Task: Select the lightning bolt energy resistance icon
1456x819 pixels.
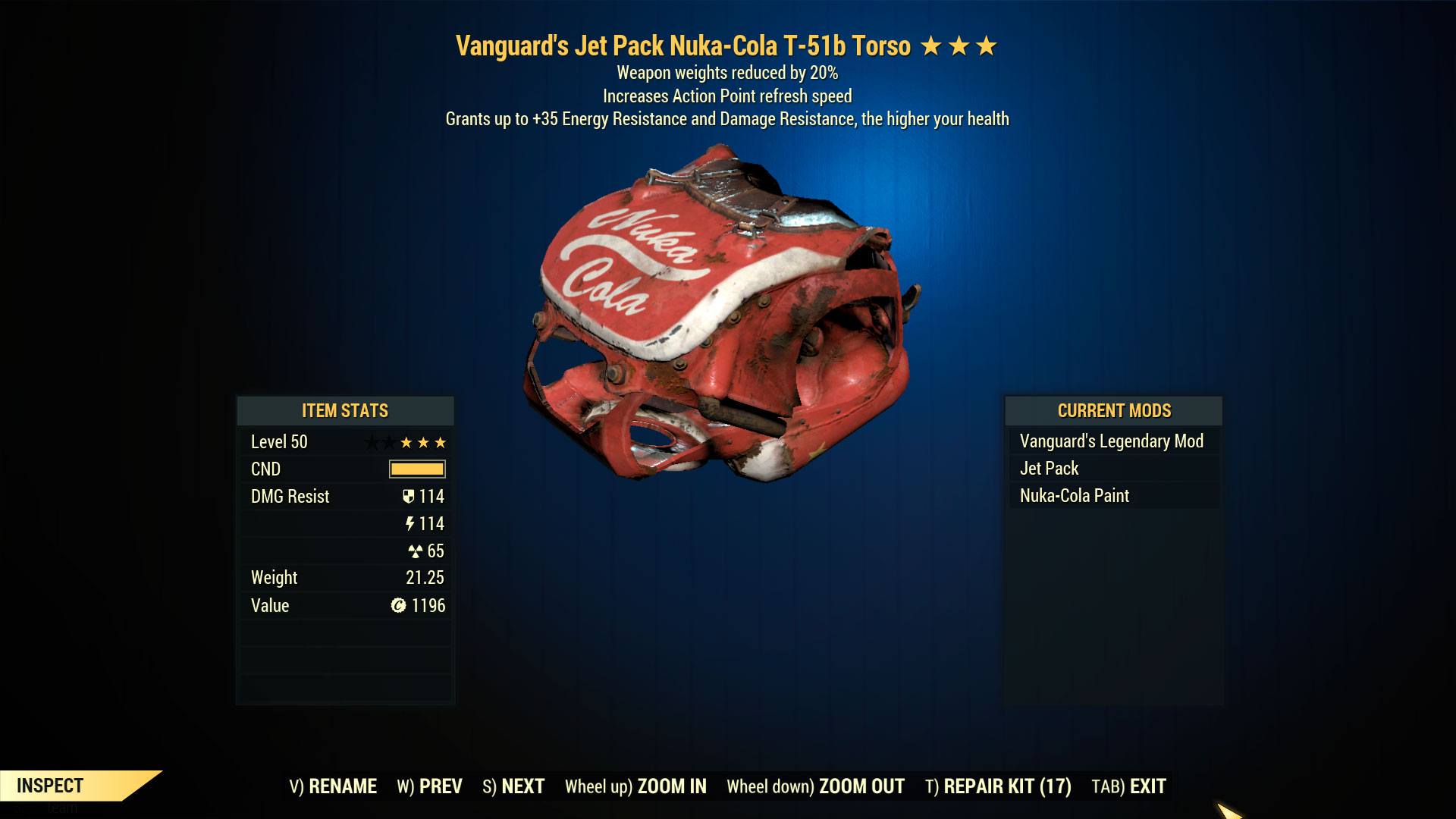Action: click(410, 523)
